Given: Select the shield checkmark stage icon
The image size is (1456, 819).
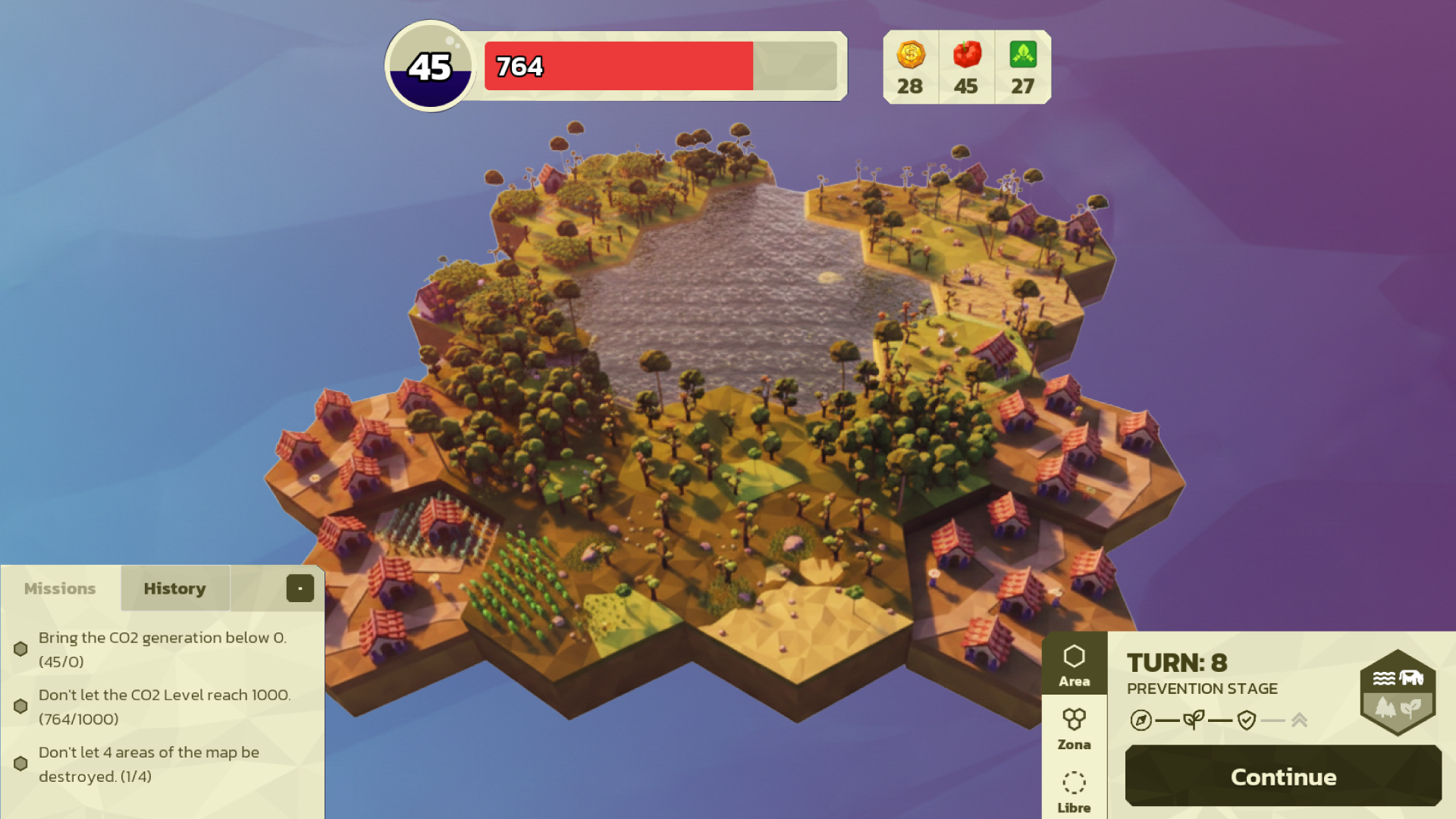Looking at the screenshot, I should [1246, 720].
